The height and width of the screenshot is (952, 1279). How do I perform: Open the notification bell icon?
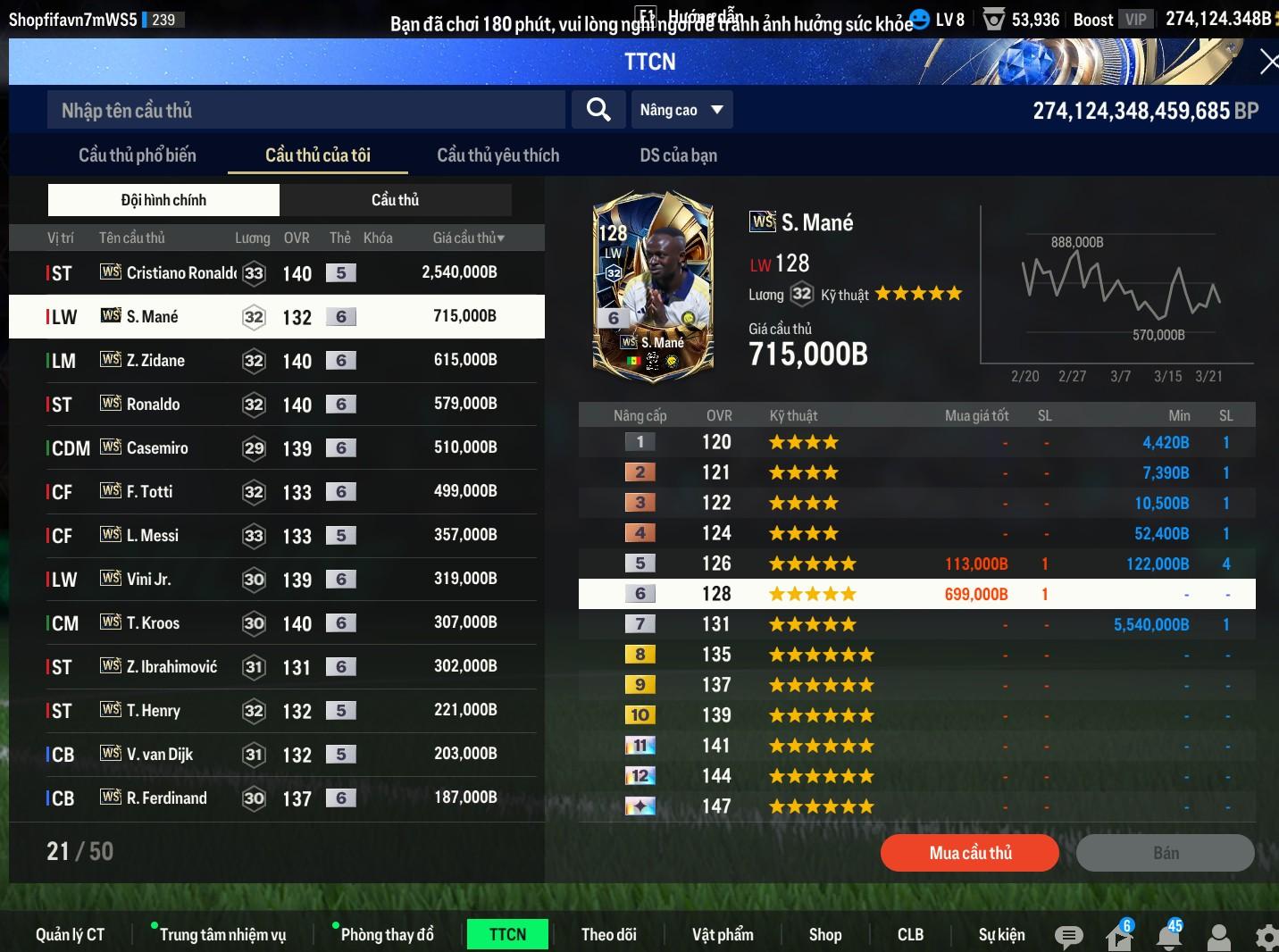(1169, 936)
